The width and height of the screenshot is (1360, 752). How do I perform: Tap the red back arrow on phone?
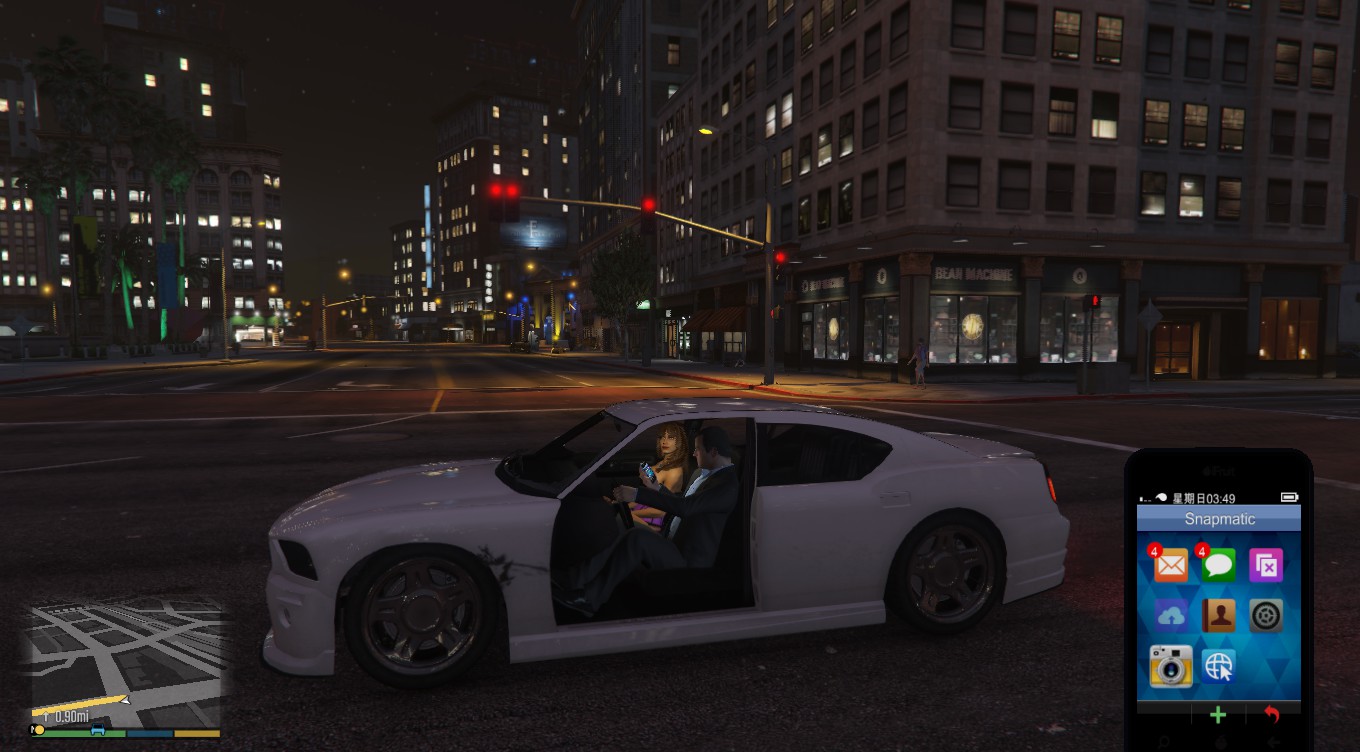click(1272, 715)
